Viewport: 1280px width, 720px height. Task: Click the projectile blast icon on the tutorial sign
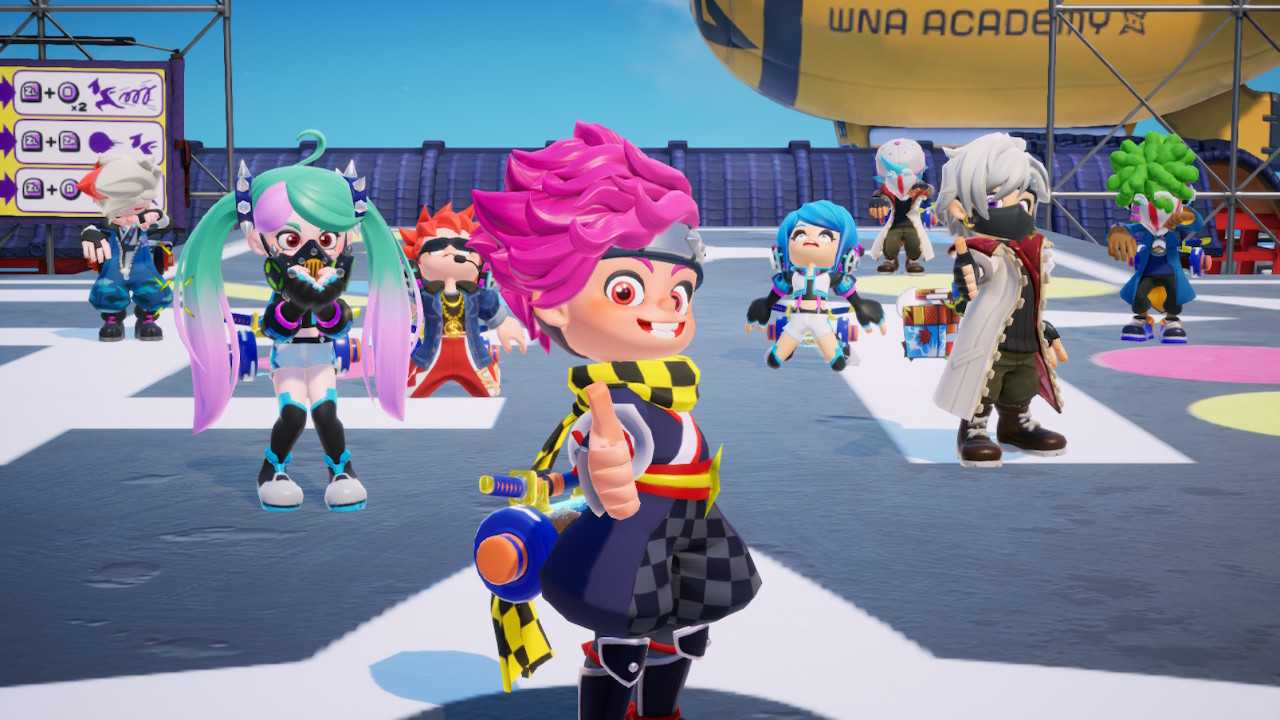pos(100,142)
